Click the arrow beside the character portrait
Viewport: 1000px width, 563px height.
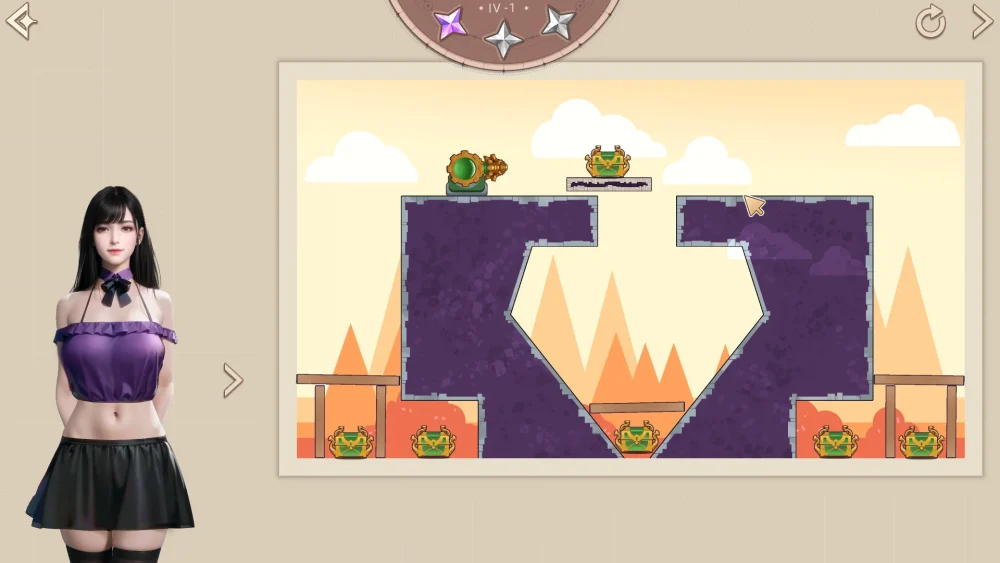tap(233, 380)
